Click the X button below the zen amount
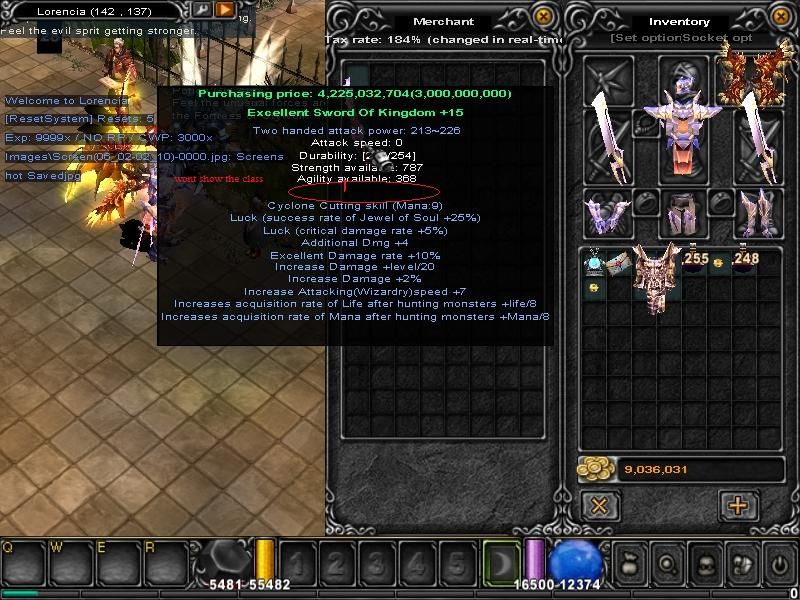The image size is (800, 600). coord(599,505)
